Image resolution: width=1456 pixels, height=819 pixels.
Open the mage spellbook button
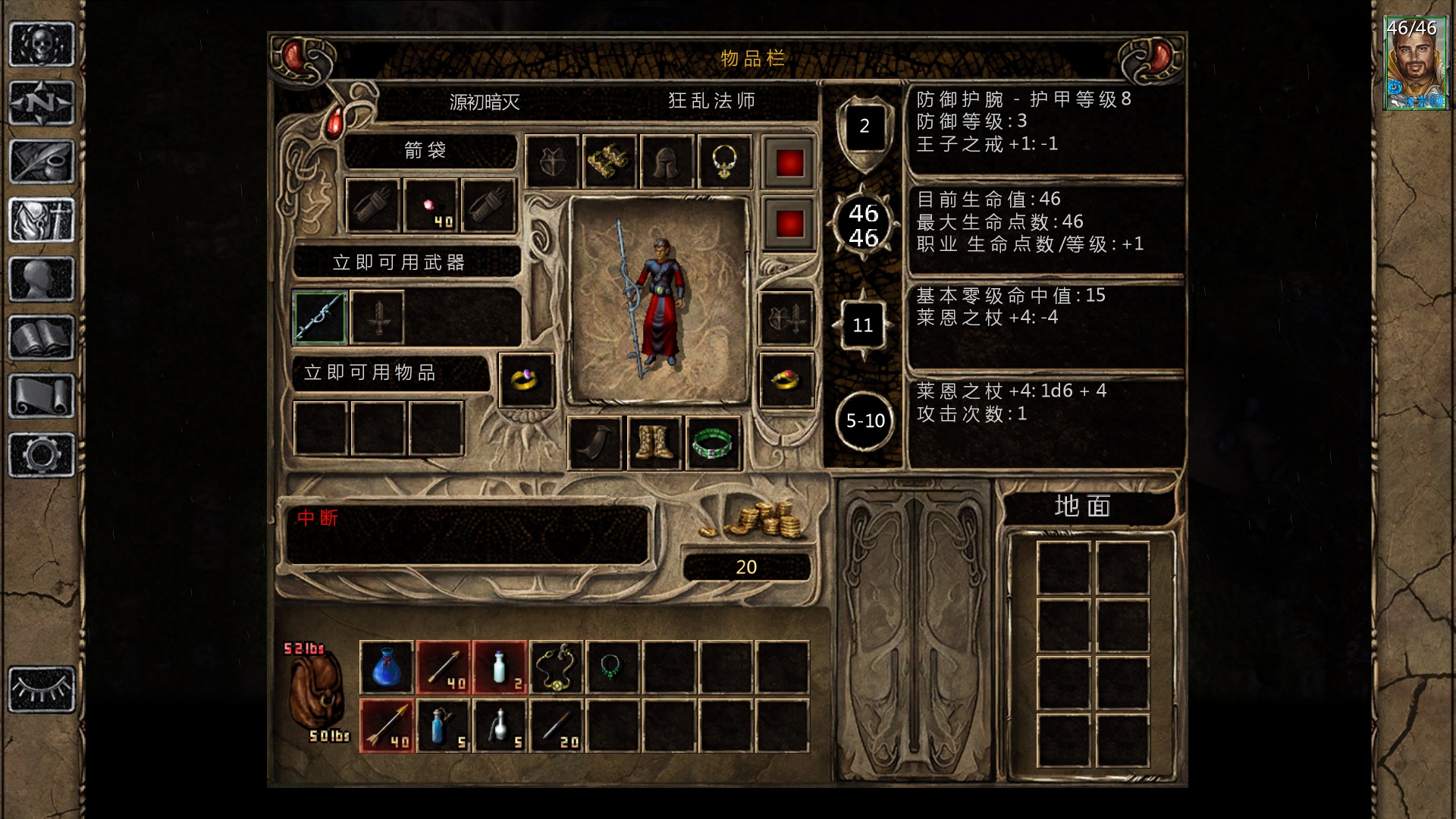pyautogui.click(x=42, y=337)
